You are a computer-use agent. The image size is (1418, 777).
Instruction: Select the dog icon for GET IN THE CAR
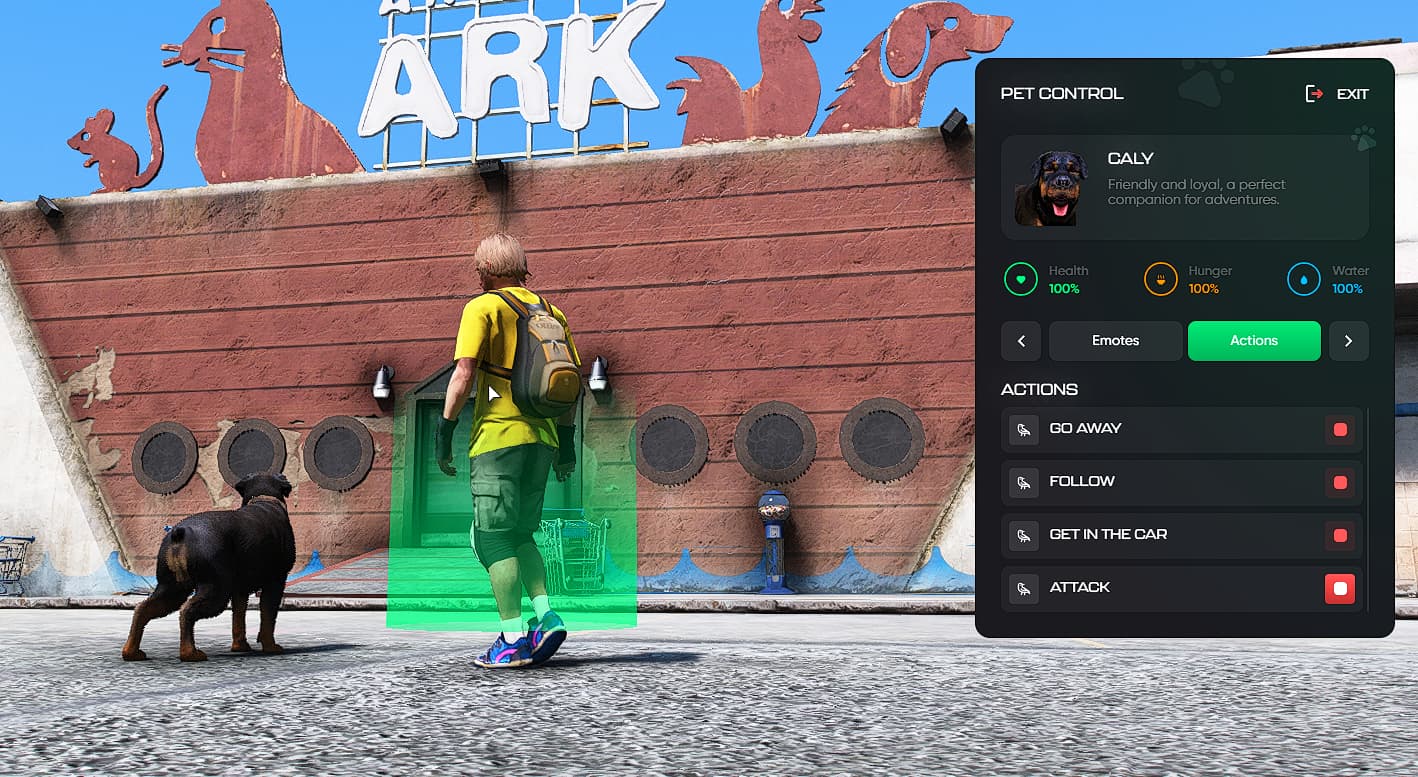(x=1023, y=535)
